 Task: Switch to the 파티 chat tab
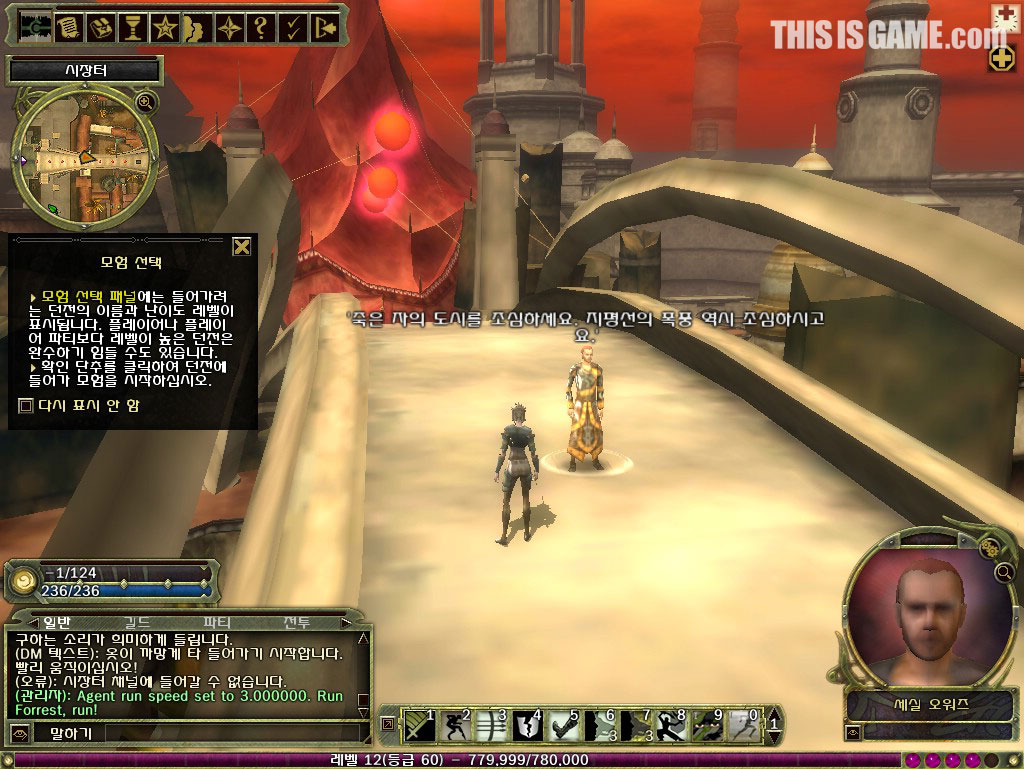pos(217,622)
